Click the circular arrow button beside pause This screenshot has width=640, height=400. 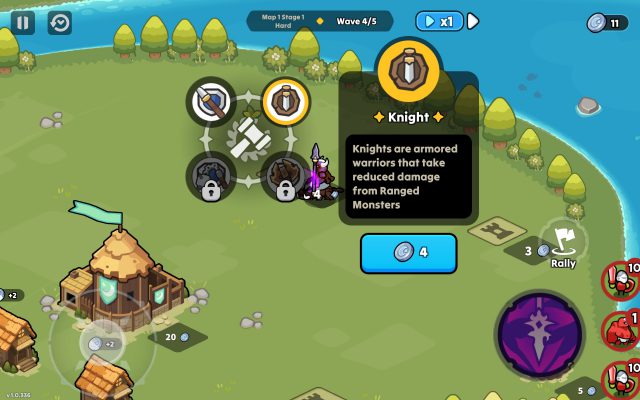pyautogui.click(x=60, y=21)
